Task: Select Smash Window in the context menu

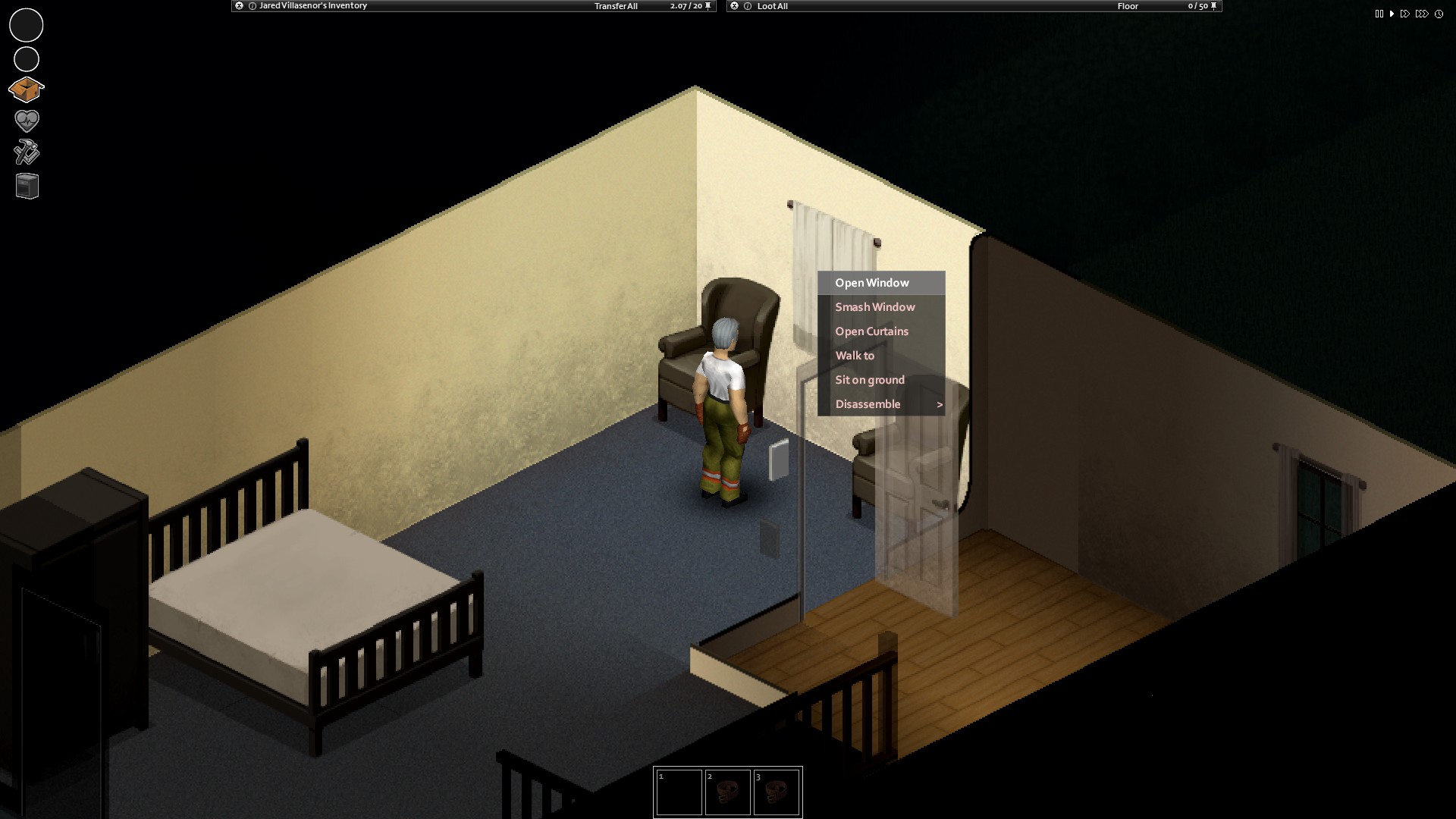Action: (874, 306)
